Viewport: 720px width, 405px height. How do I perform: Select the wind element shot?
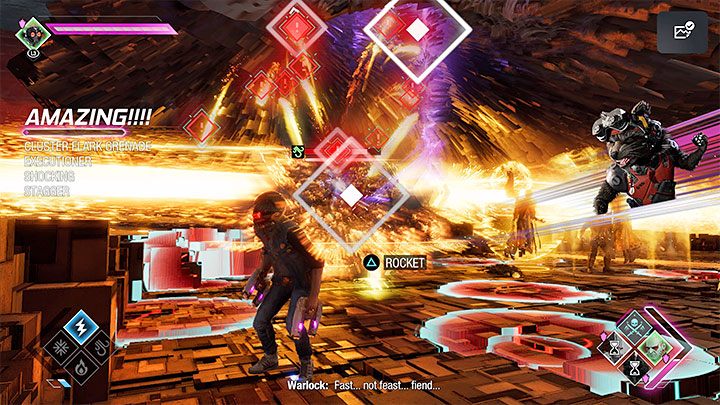(x=100, y=348)
